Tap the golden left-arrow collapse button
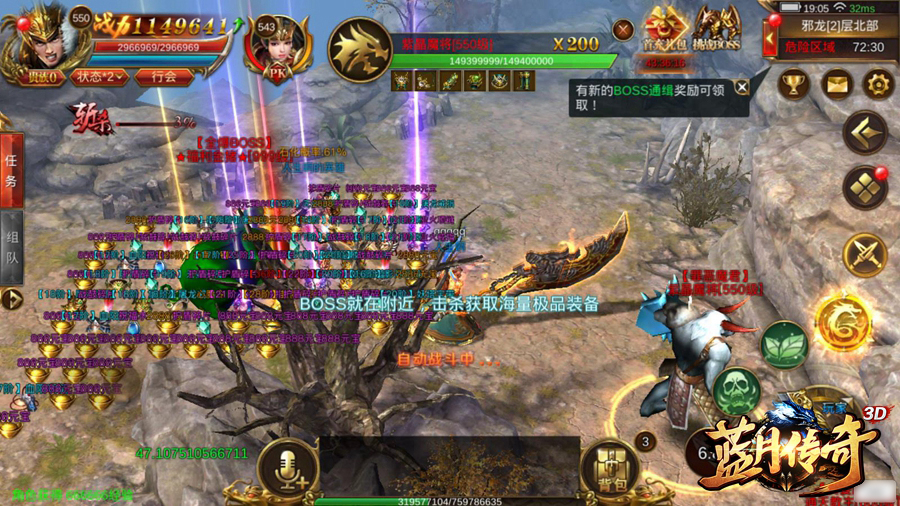Image resolution: width=900 pixels, height=506 pixels. tap(865, 131)
